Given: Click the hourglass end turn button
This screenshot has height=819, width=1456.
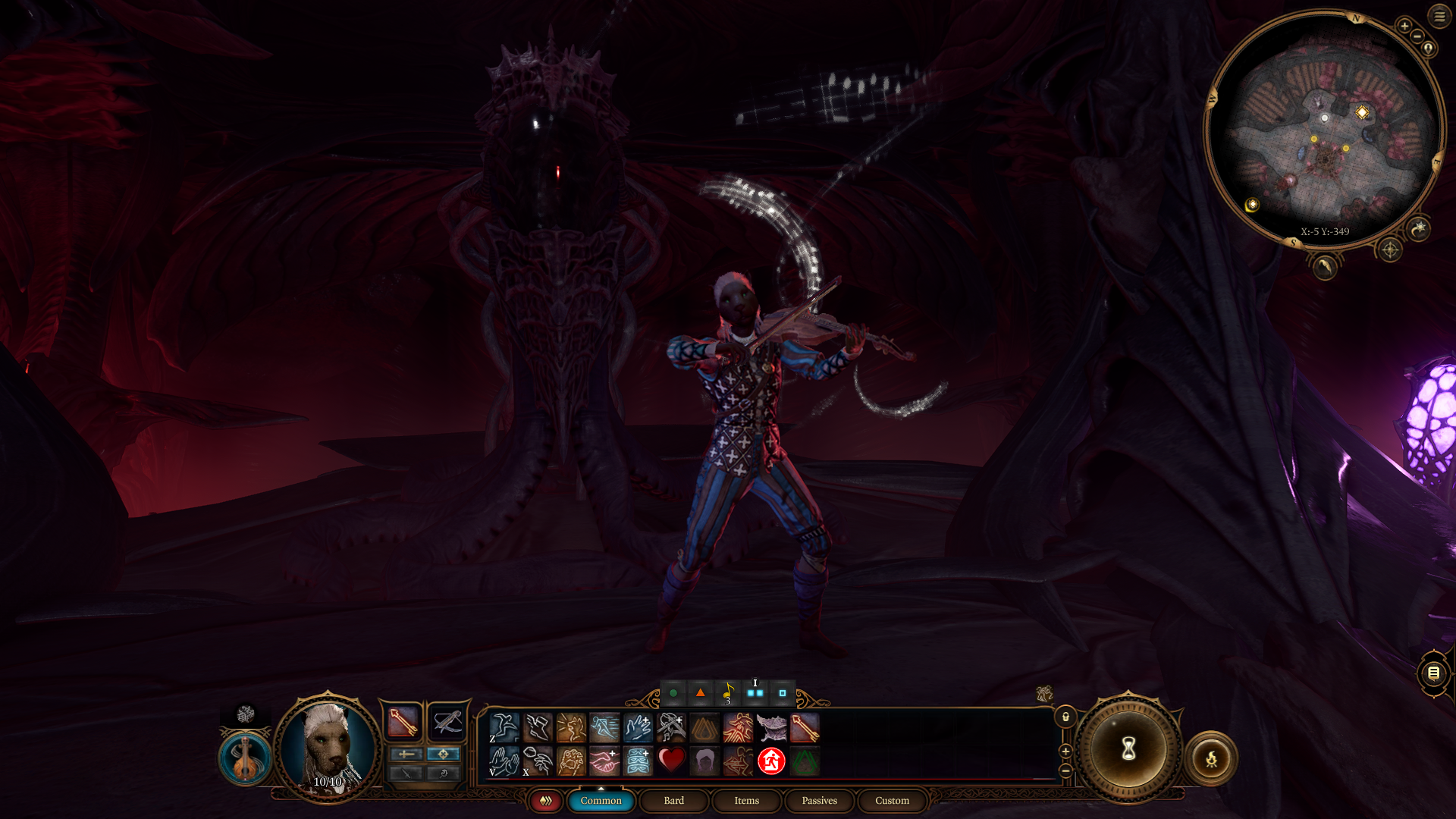Looking at the screenshot, I should pos(1128,749).
